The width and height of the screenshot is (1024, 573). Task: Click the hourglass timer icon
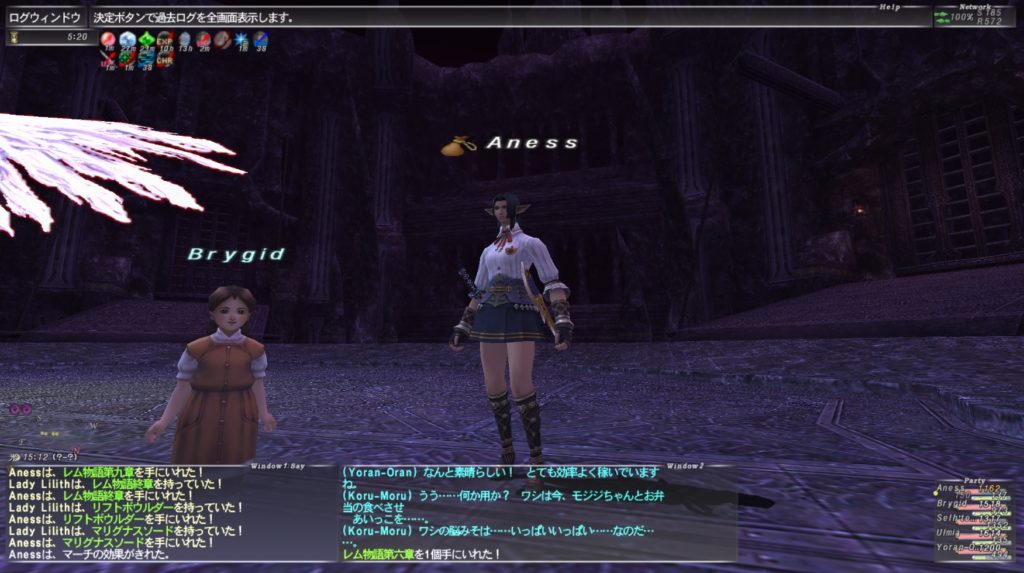click(x=13, y=37)
